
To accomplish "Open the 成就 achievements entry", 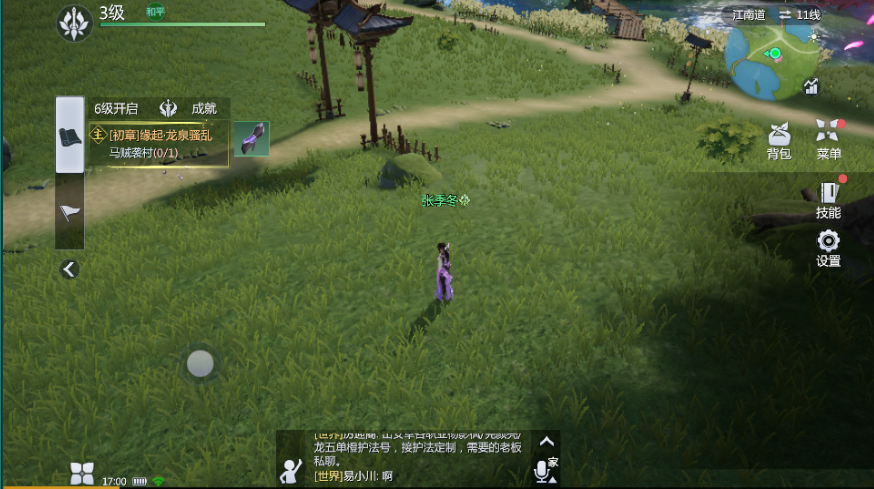I will (190, 108).
